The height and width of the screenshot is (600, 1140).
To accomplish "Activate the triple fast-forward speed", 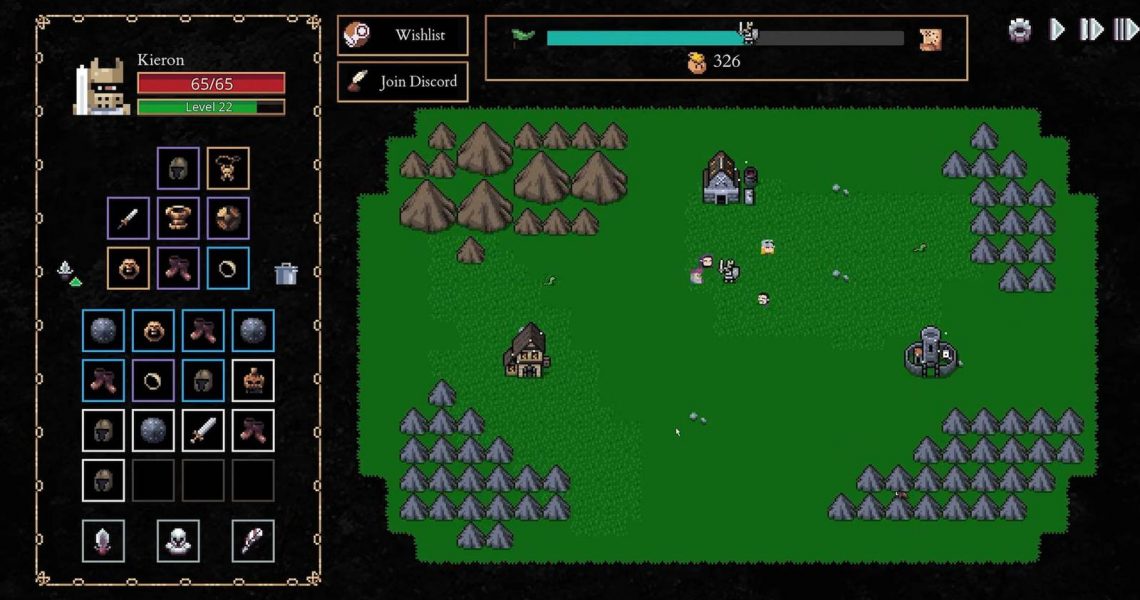I will click(1125, 30).
